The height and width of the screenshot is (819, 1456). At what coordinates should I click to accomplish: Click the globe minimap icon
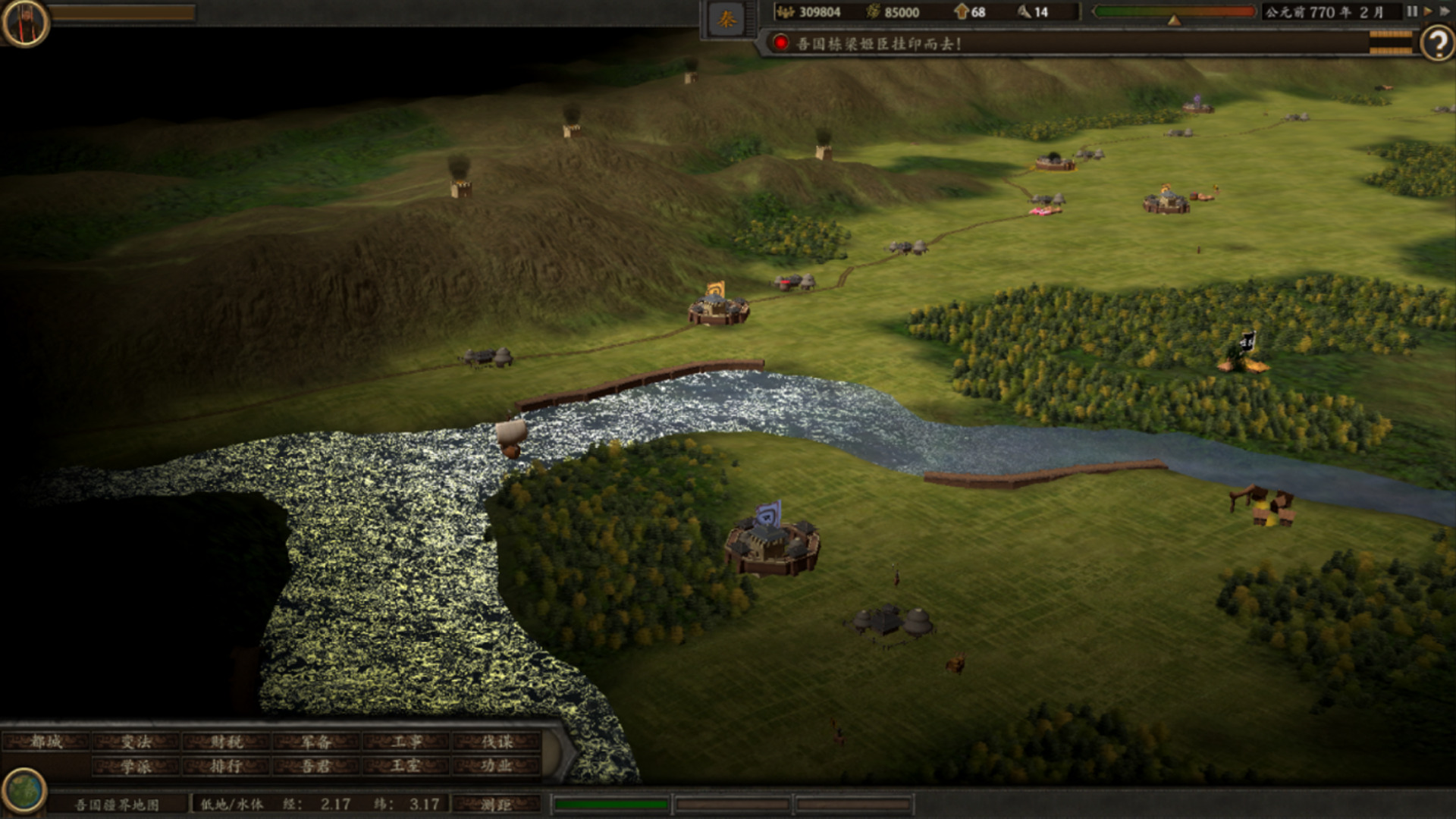(x=24, y=790)
